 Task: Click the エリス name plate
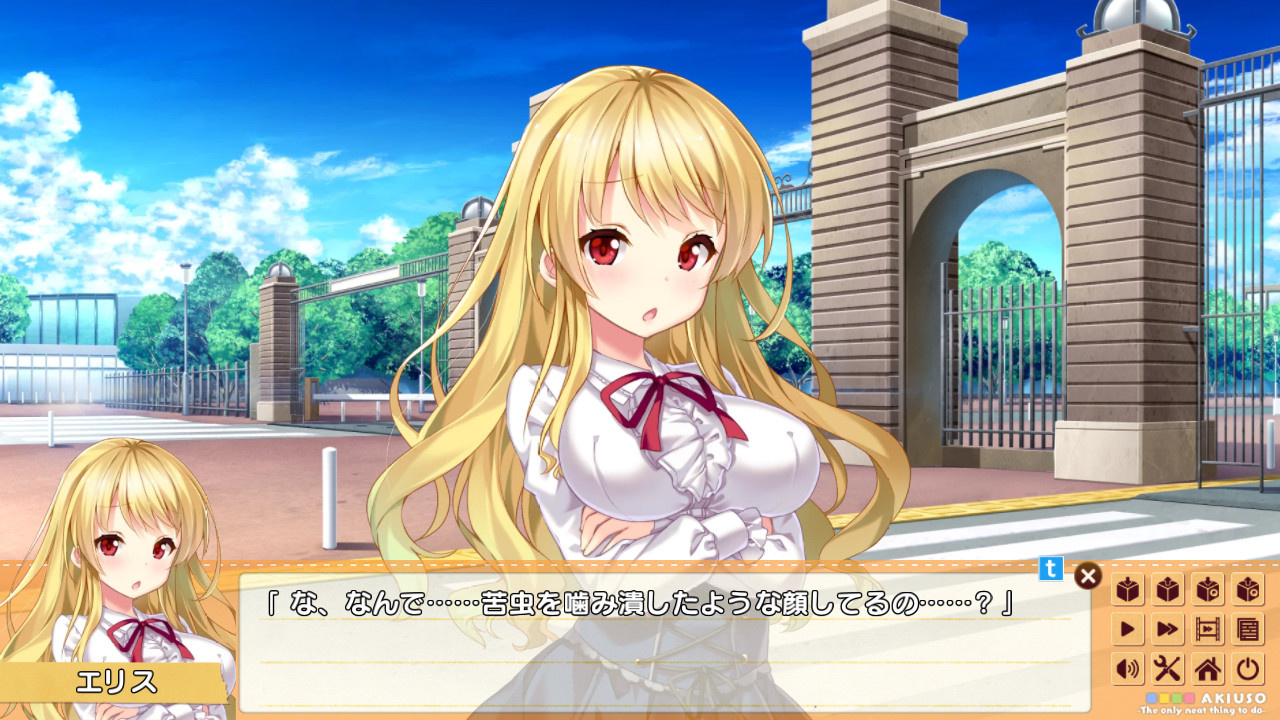(118, 682)
